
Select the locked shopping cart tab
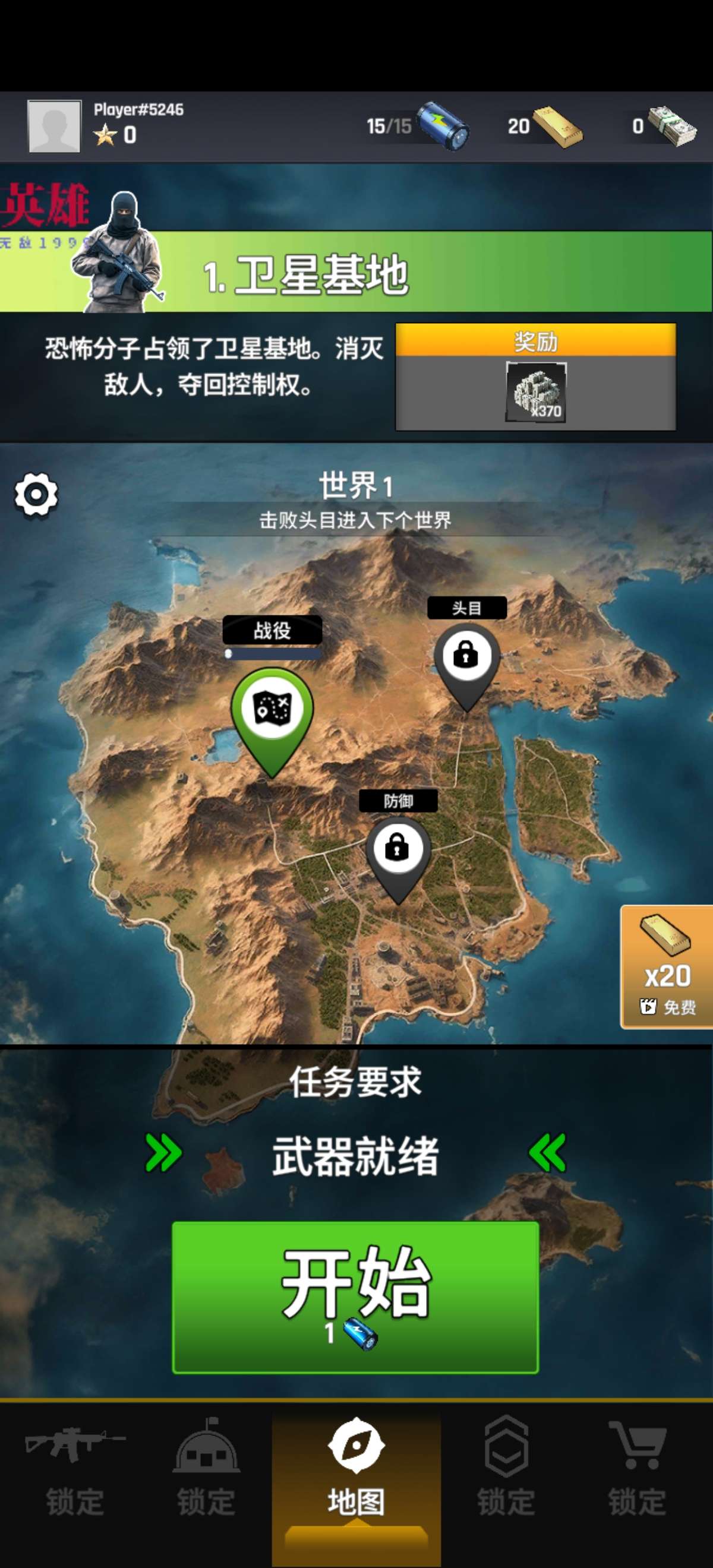(x=637, y=1467)
